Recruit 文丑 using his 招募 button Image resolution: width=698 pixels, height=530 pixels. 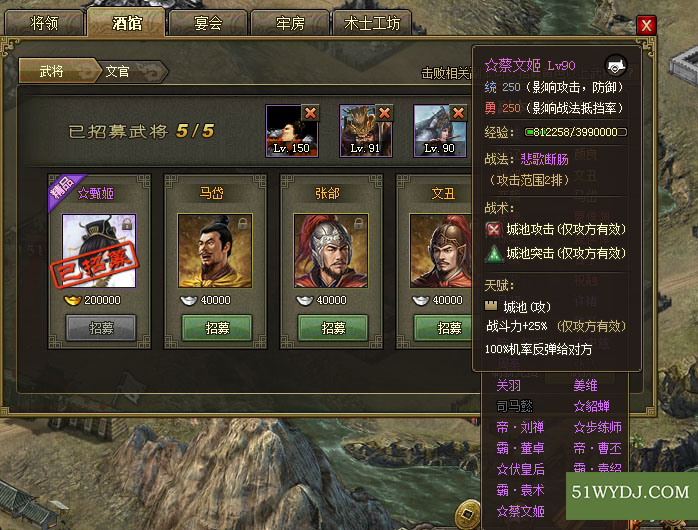pyautogui.click(x=447, y=327)
